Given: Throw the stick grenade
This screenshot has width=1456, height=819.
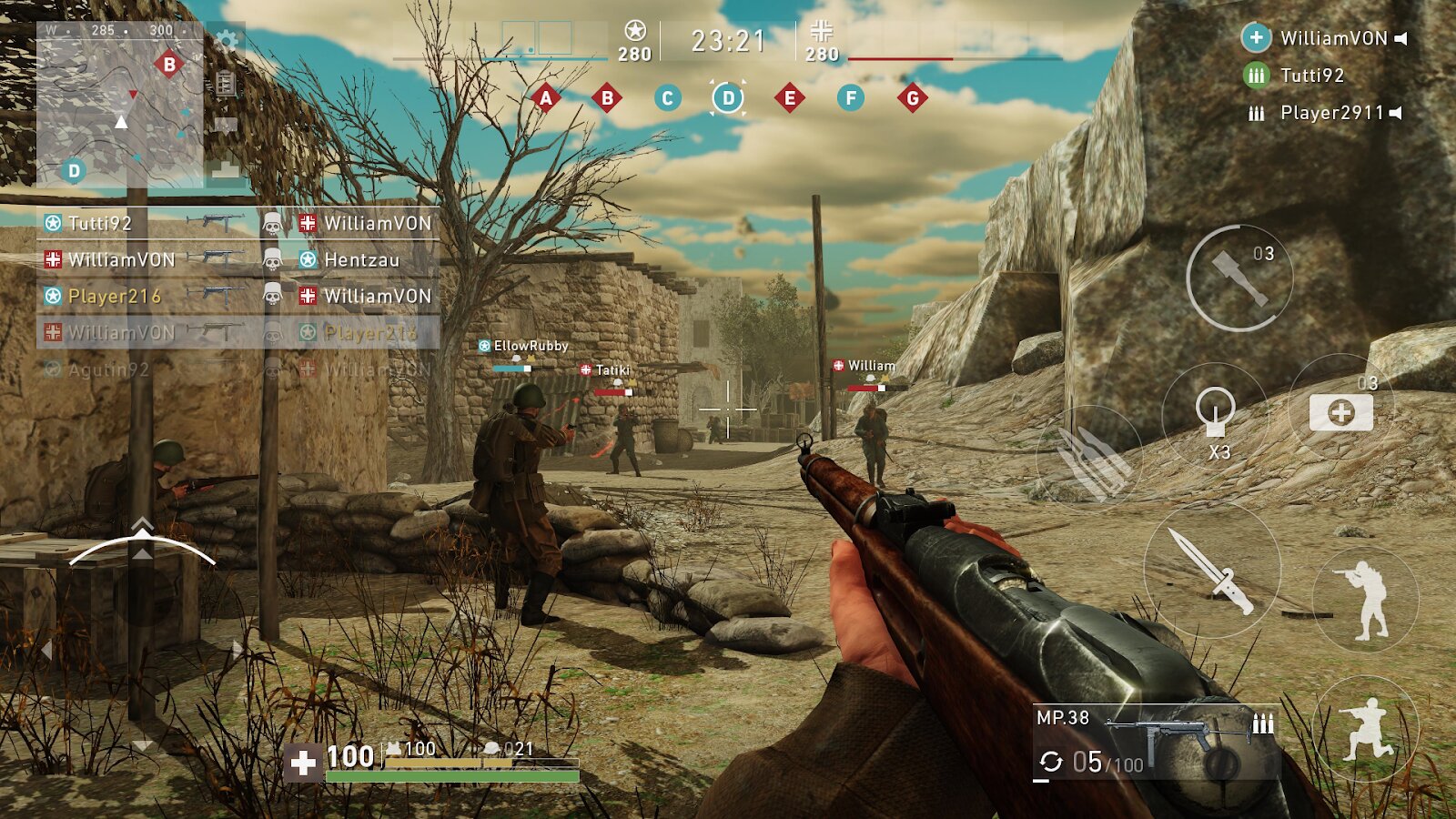Looking at the screenshot, I should pyautogui.click(x=1239, y=278).
